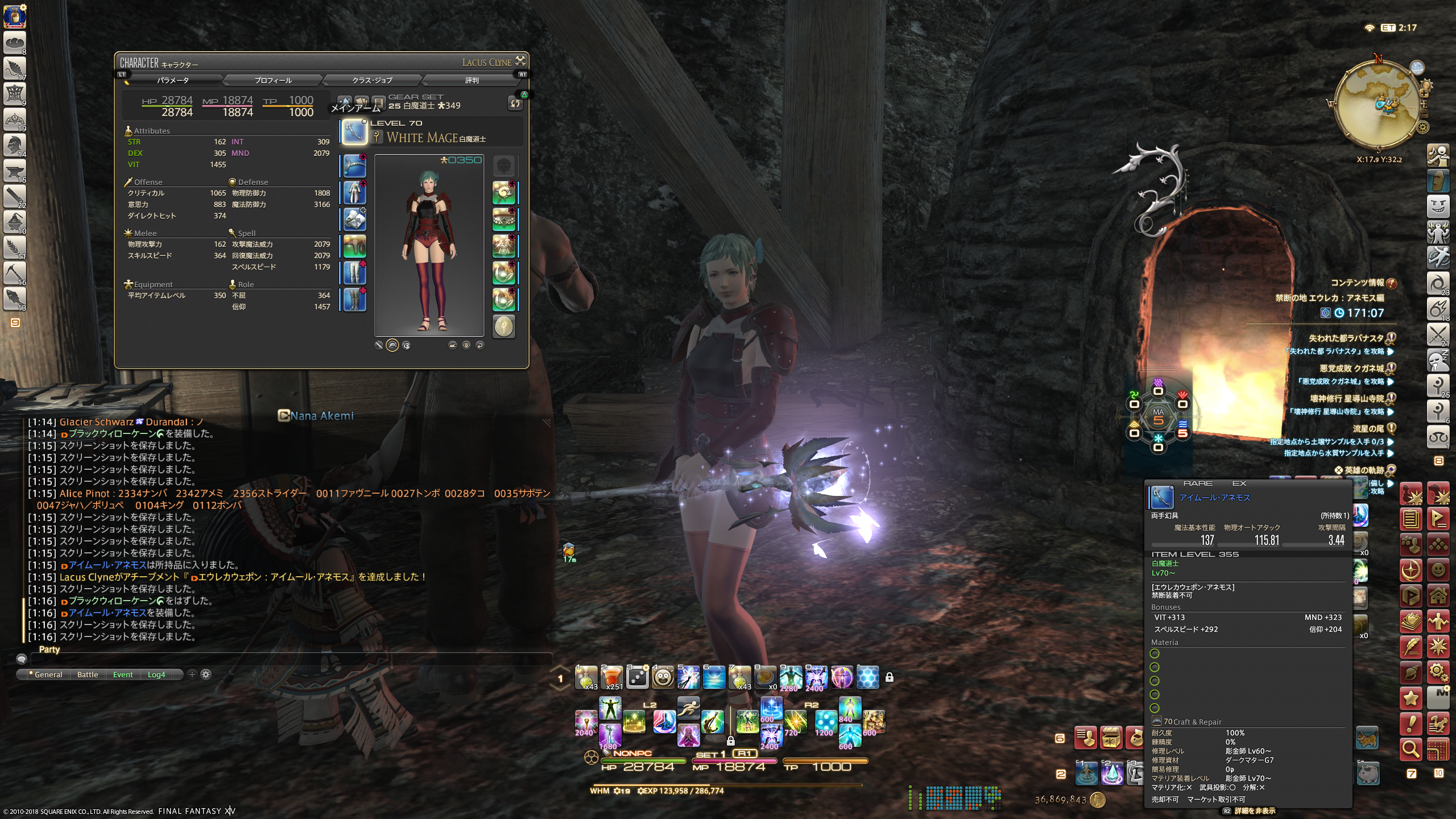Use the orange drink item x251

point(611,677)
